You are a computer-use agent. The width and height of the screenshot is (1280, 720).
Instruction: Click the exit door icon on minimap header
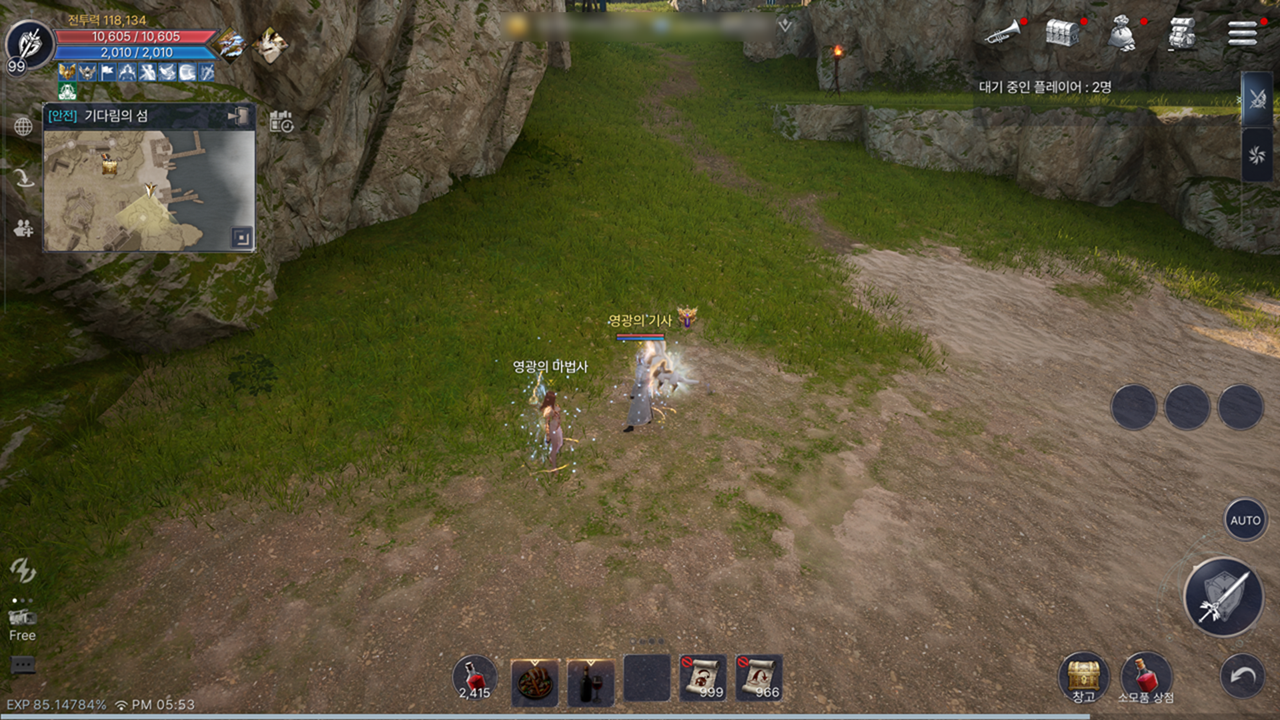click(238, 116)
